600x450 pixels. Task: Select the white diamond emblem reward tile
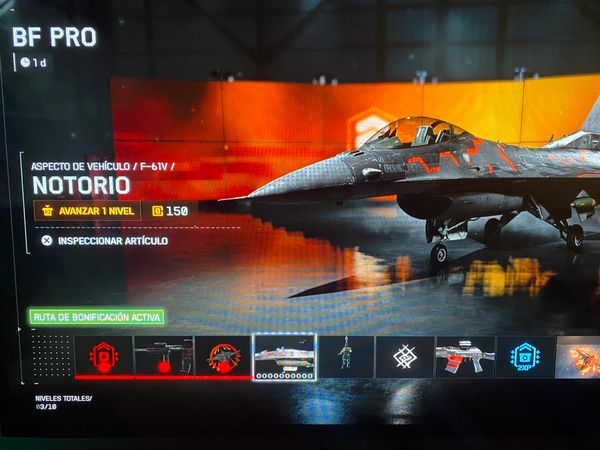click(x=405, y=357)
